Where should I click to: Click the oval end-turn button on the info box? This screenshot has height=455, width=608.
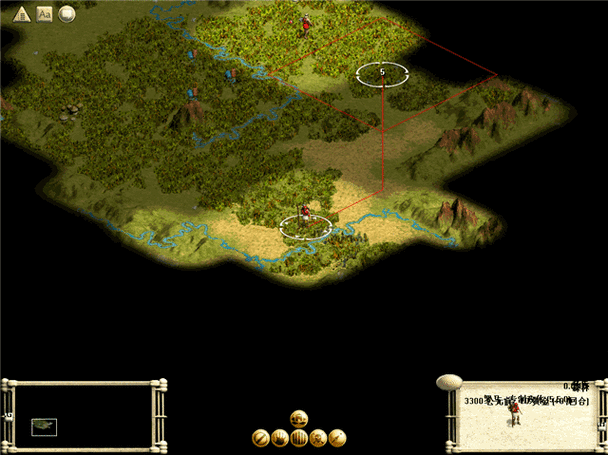(450, 382)
